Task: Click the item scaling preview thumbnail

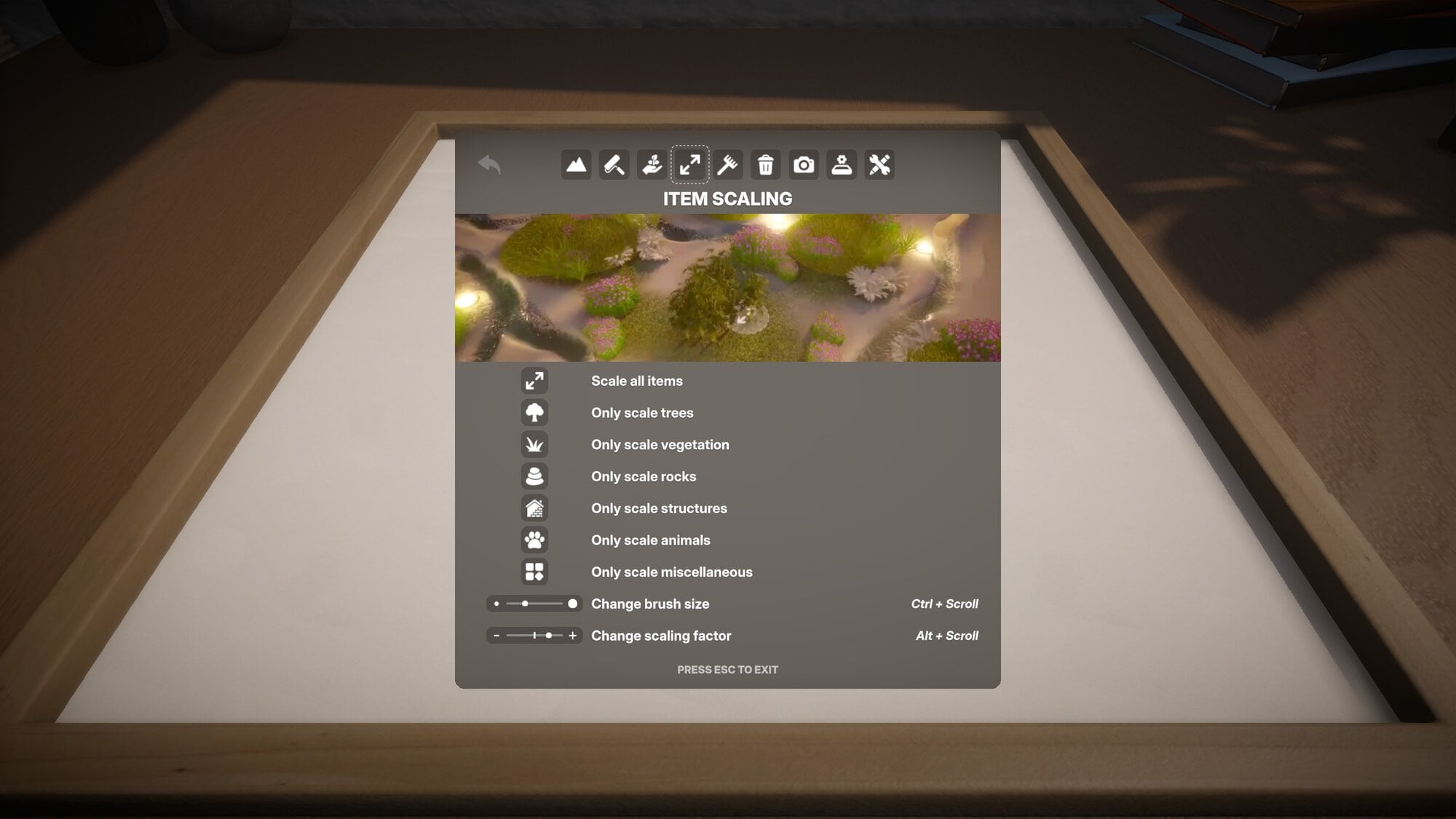Action: [x=727, y=288]
